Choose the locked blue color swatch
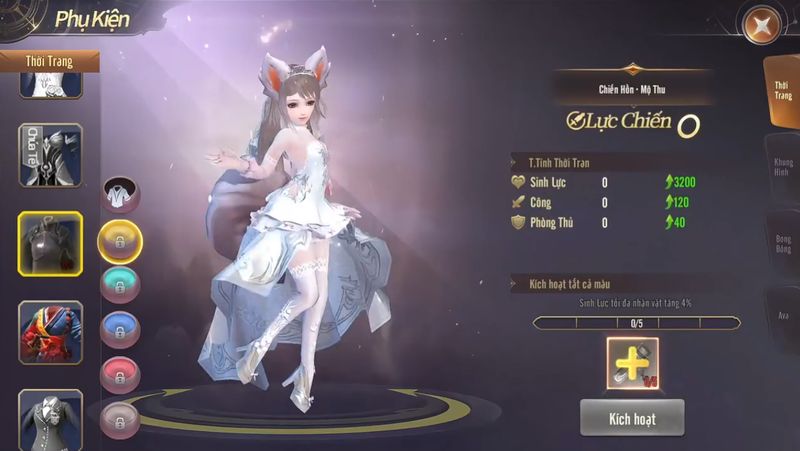This screenshot has width=800, height=451. pos(121,328)
